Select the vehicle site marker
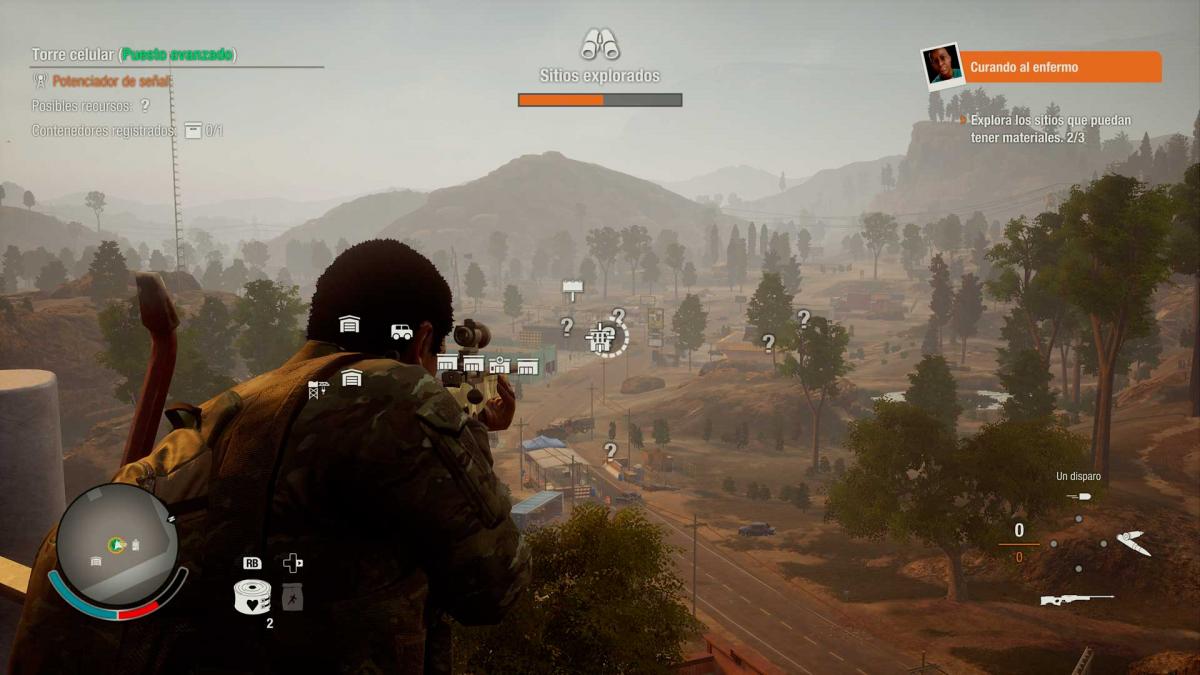1200x675 pixels. click(x=402, y=331)
